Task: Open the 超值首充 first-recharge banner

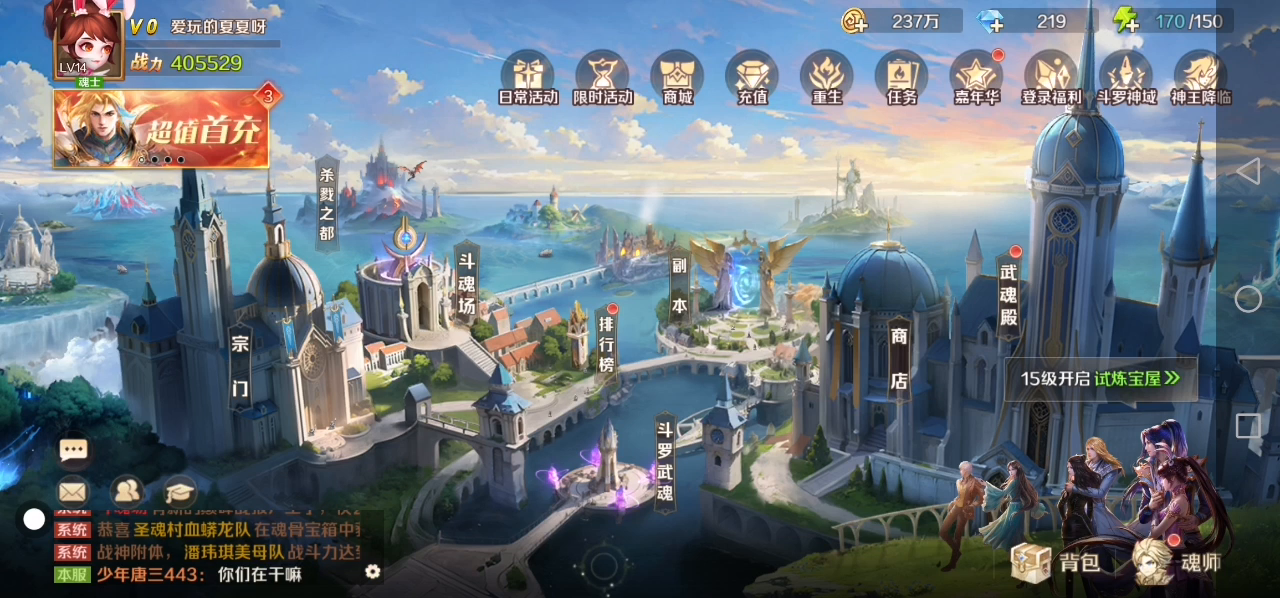Action: (161, 129)
